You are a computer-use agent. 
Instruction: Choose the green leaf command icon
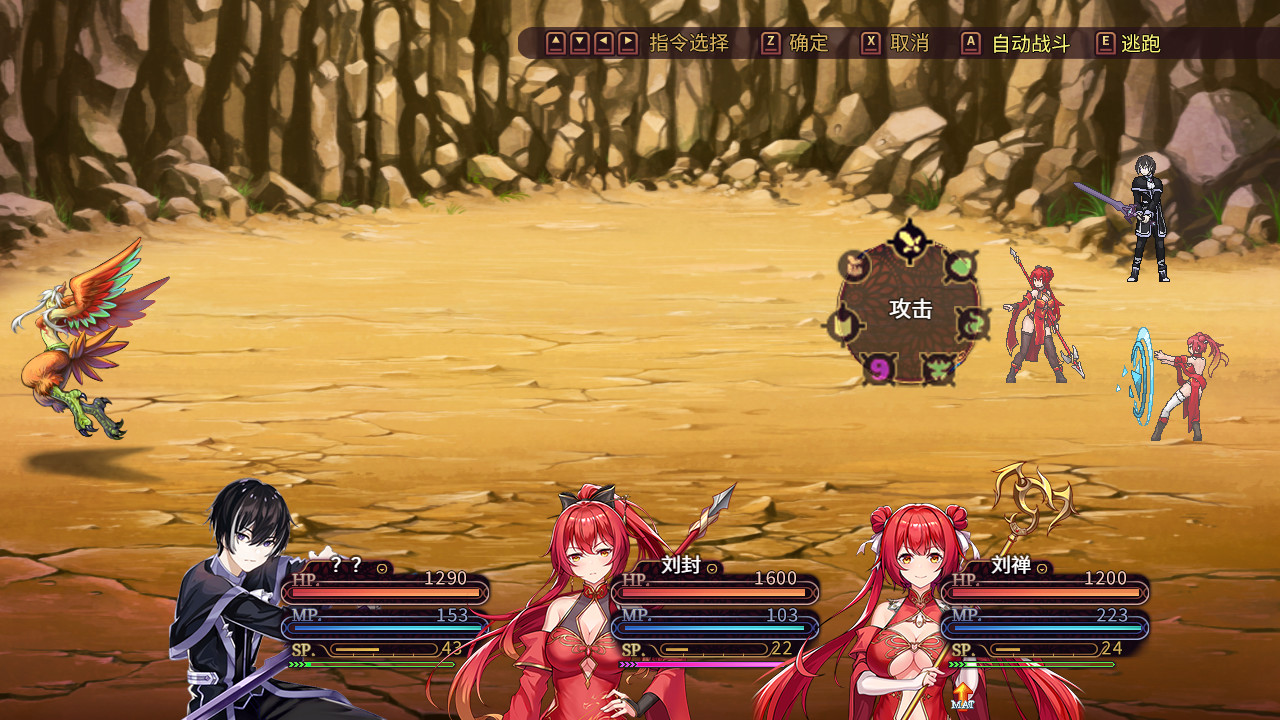coord(960,266)
